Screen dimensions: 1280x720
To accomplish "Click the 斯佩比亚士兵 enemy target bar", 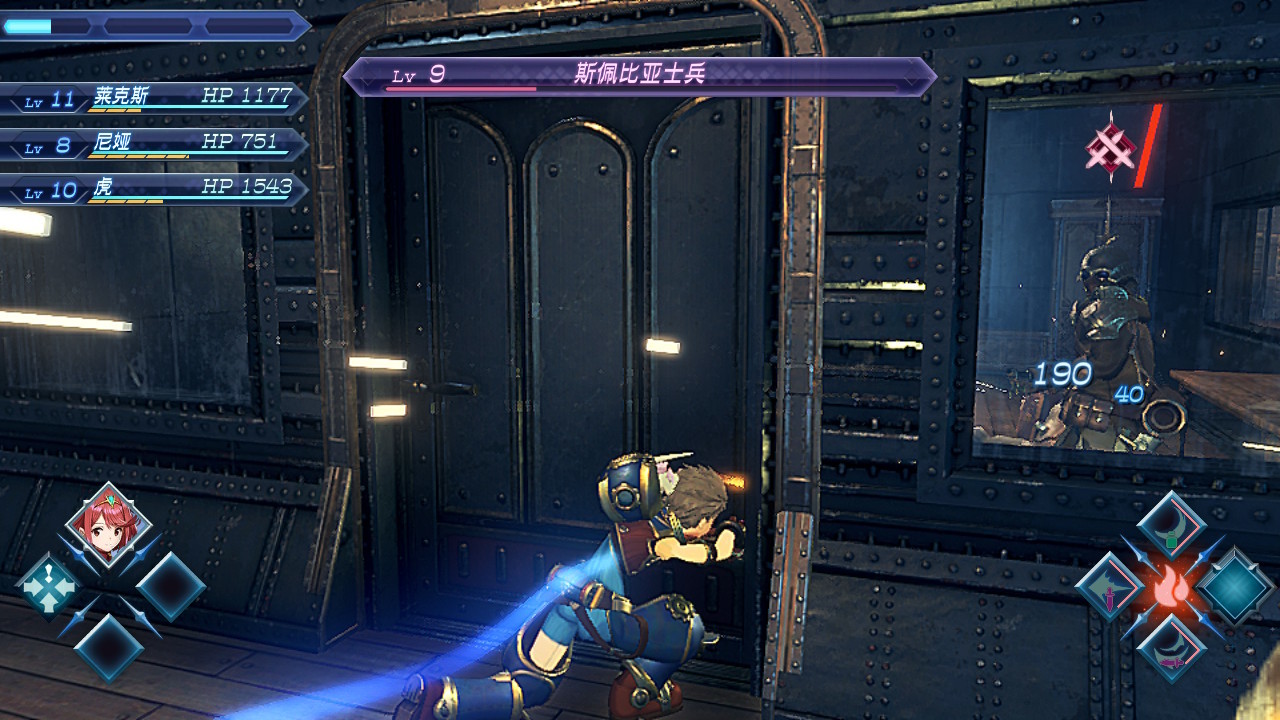I will pos(640,76).
